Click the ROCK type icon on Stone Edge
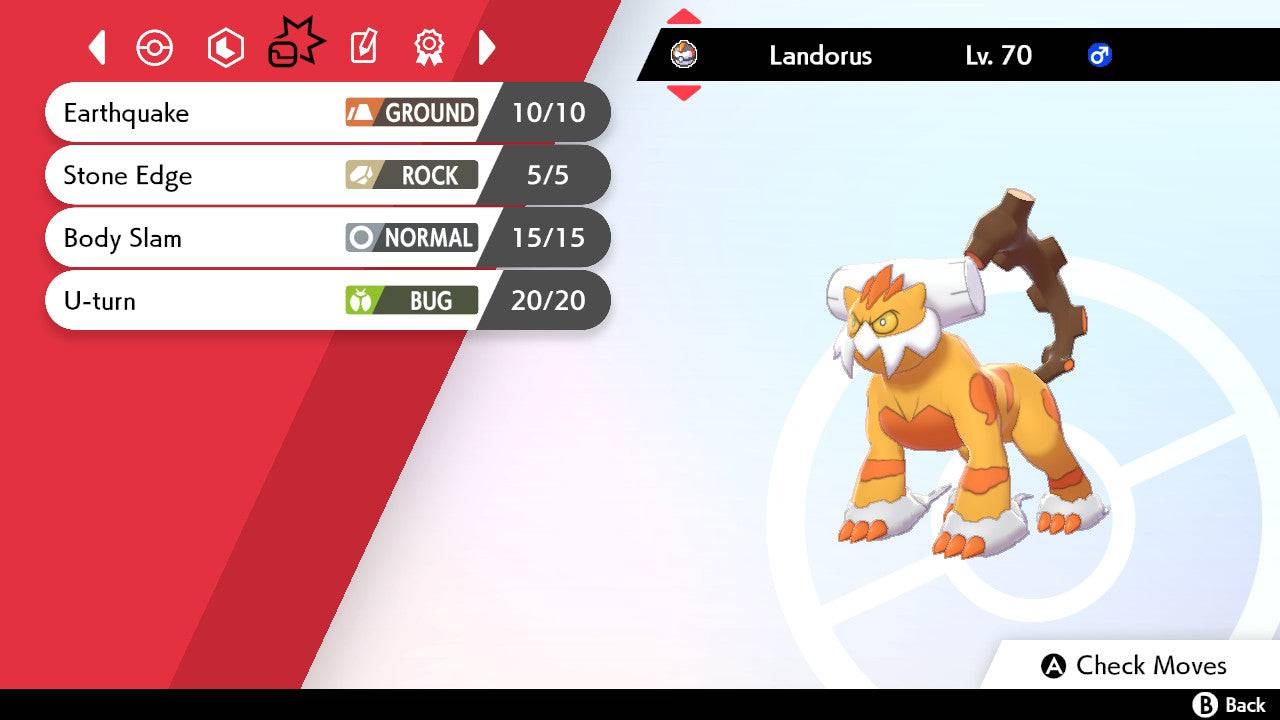The height and width of the screenshot is (720, 1280). pyautogui.click(x=410, y=175)
